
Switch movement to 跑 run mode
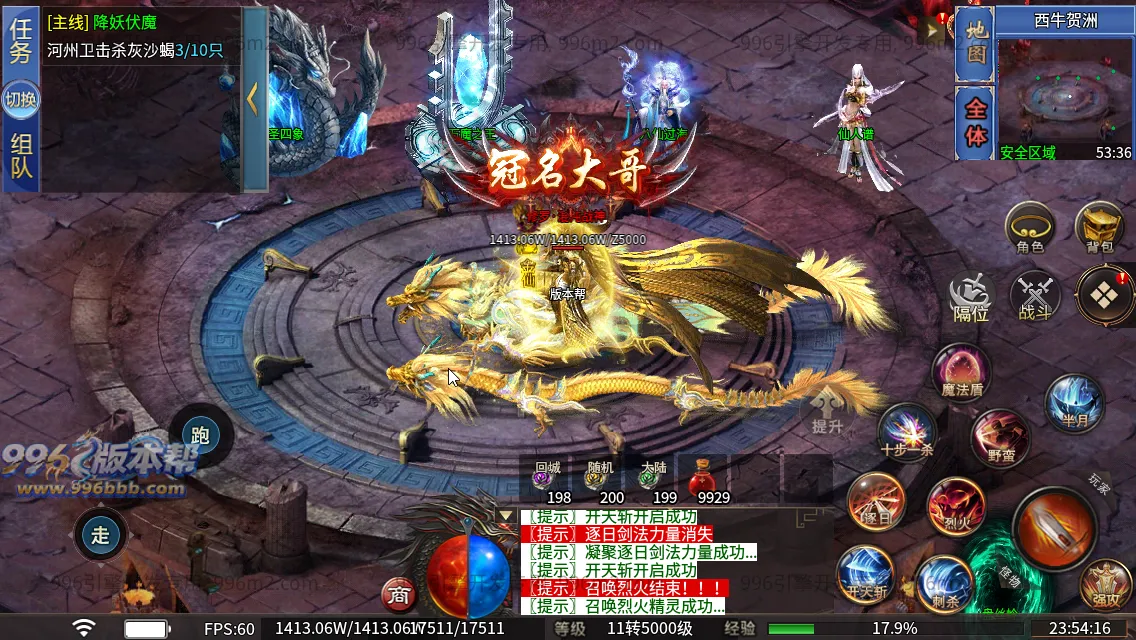200,435
